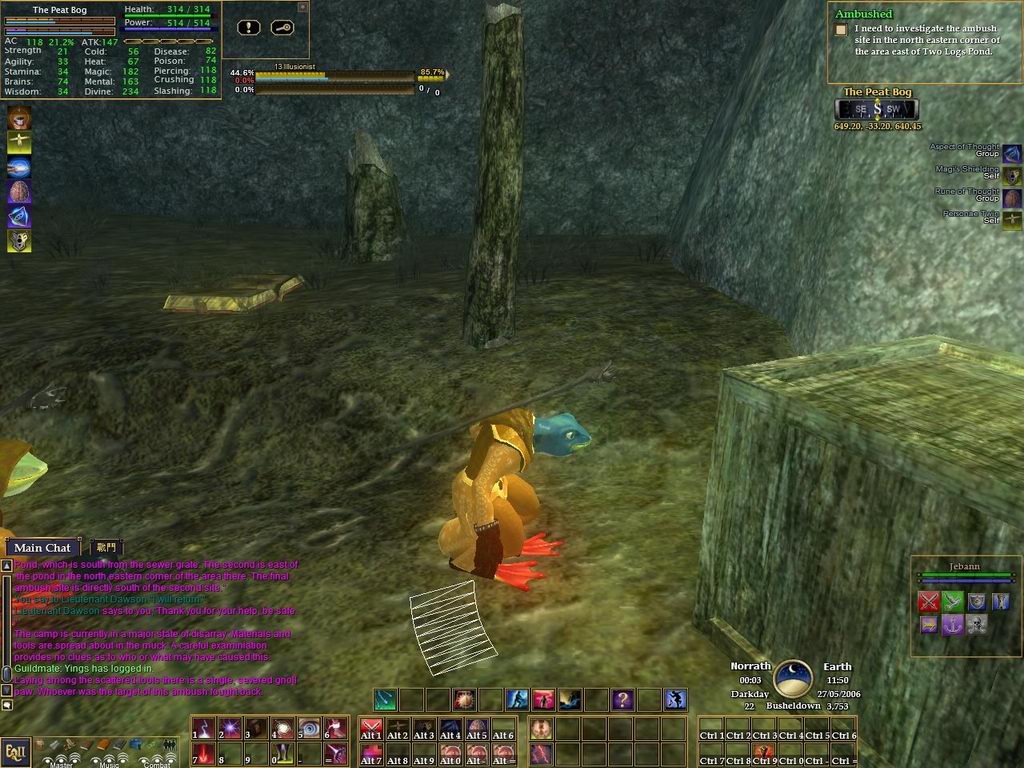Click the Norrath day-night clock dial
Screen dimensions: 1024x768
tap(793, 679)
